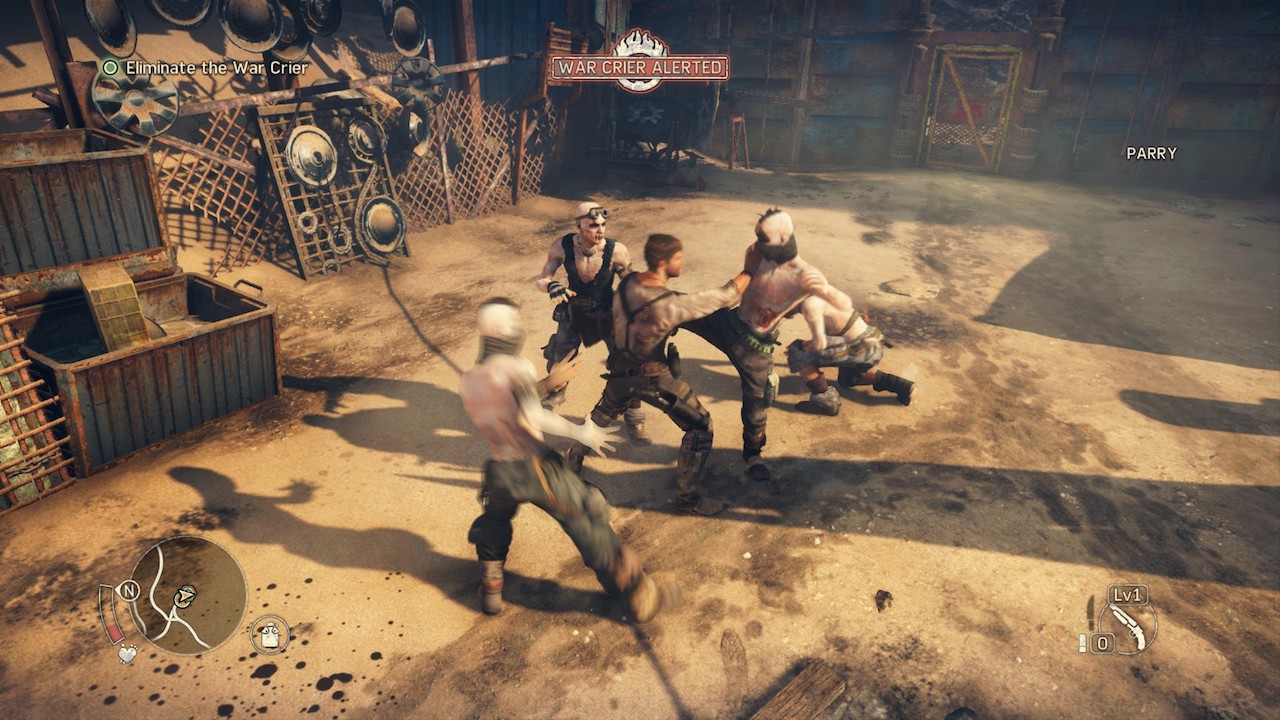This screenshot has width=1280, height=720.
Task: Click the War Crier Alerted banner
Action: click(640, 68)
